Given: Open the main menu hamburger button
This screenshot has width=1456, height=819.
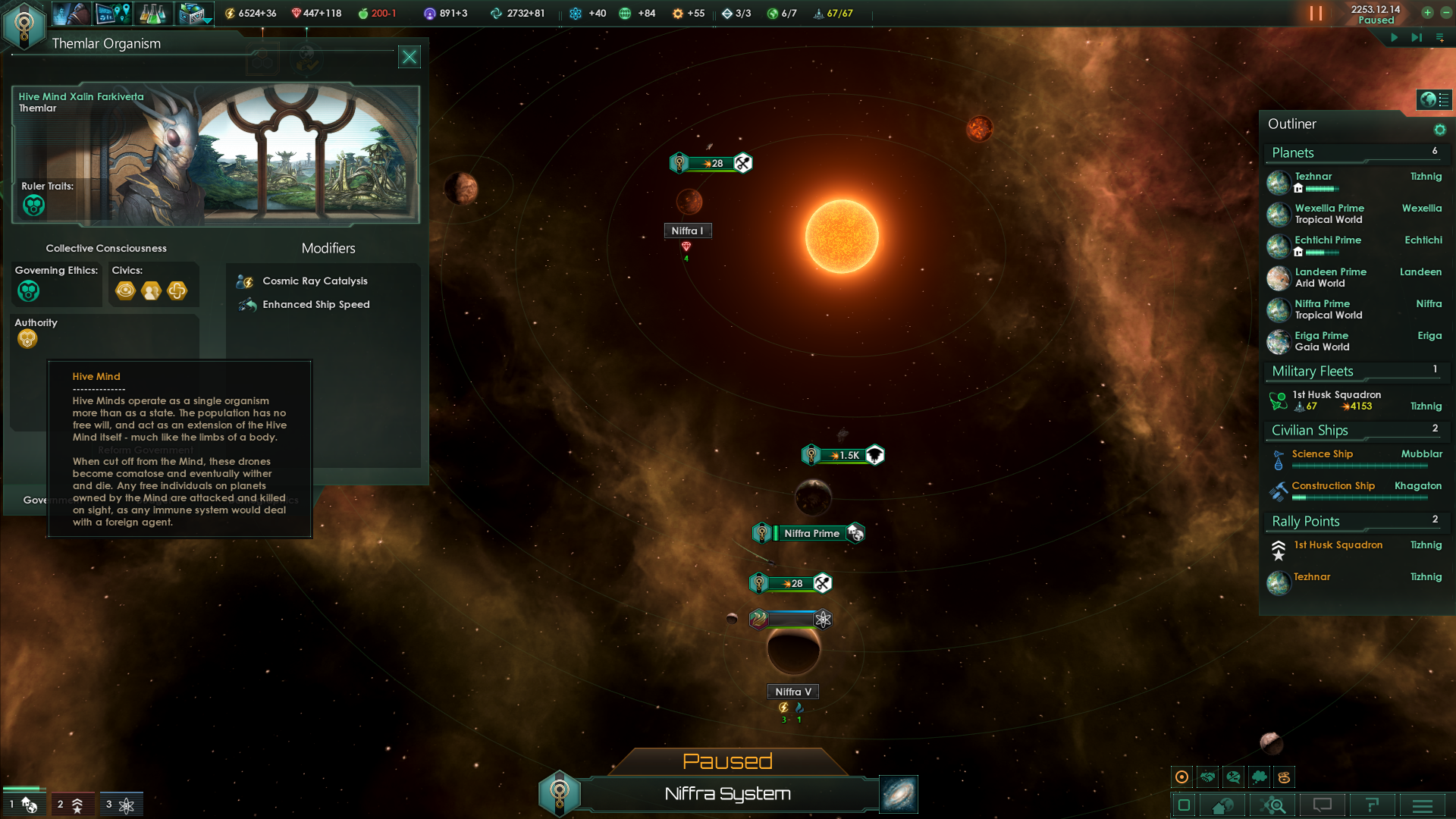Looking at the screenshot, I should pos(1422,805).
